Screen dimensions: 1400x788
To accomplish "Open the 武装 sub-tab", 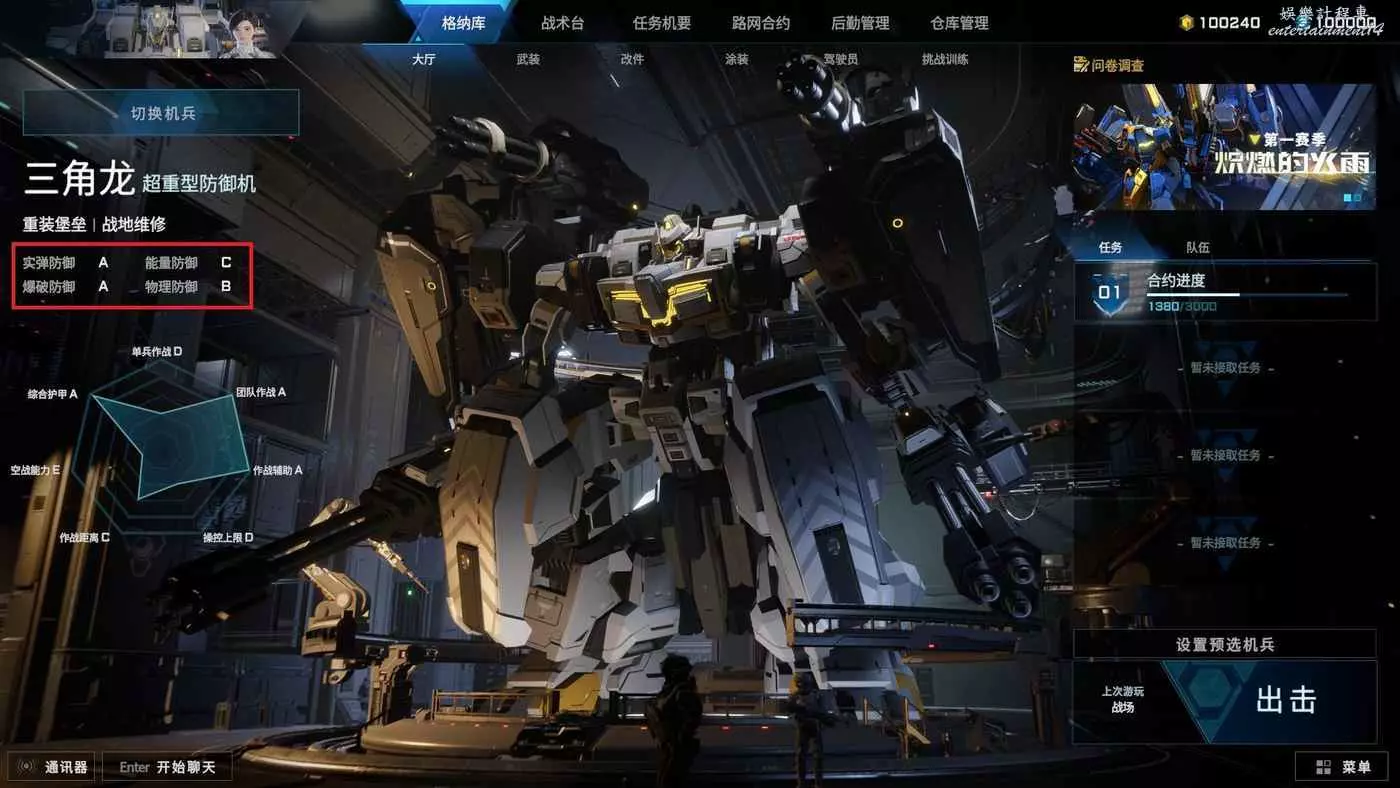I will click(x=528, y=60).
